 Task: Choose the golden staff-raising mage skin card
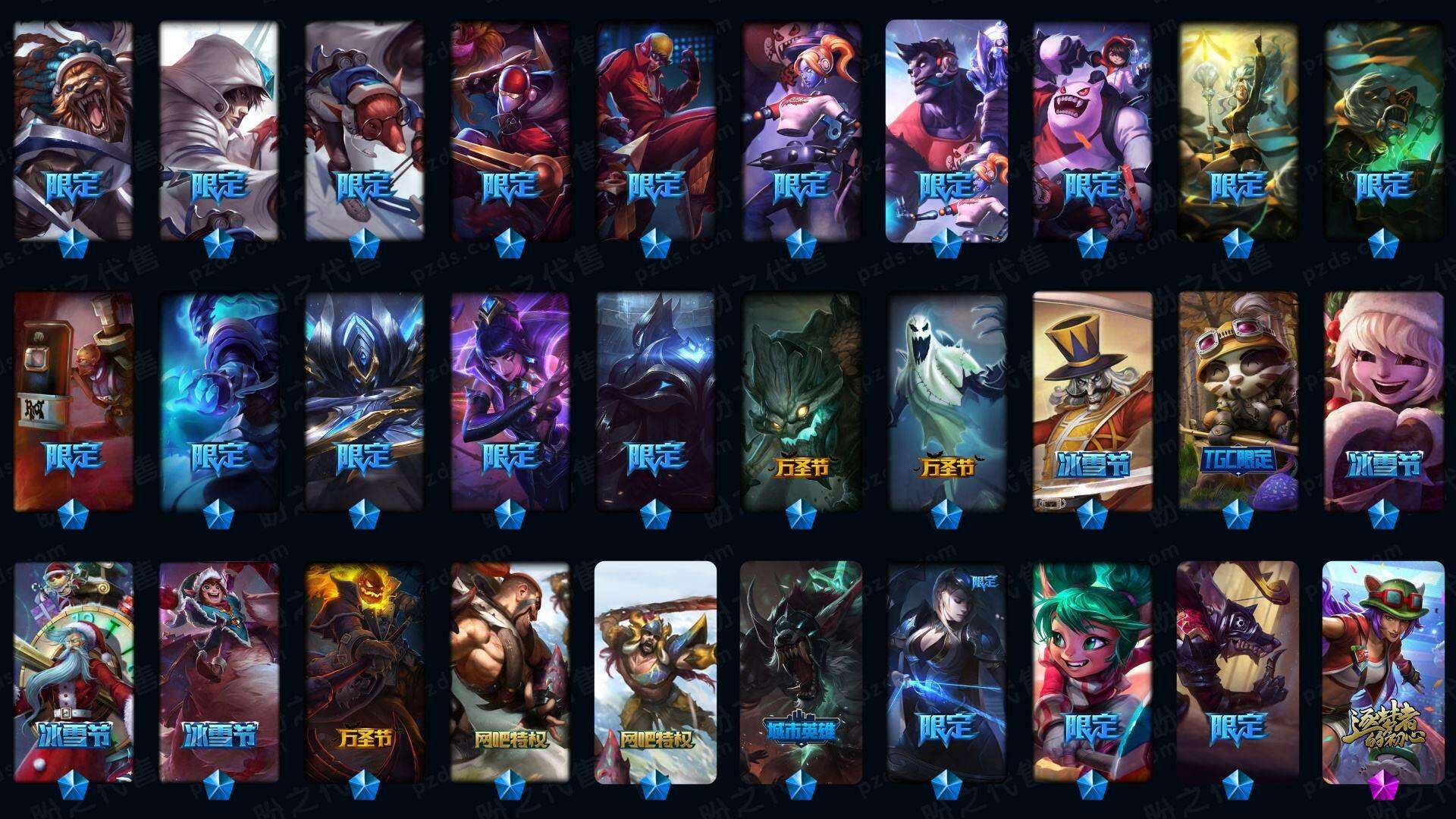(x=1238, y=129)
